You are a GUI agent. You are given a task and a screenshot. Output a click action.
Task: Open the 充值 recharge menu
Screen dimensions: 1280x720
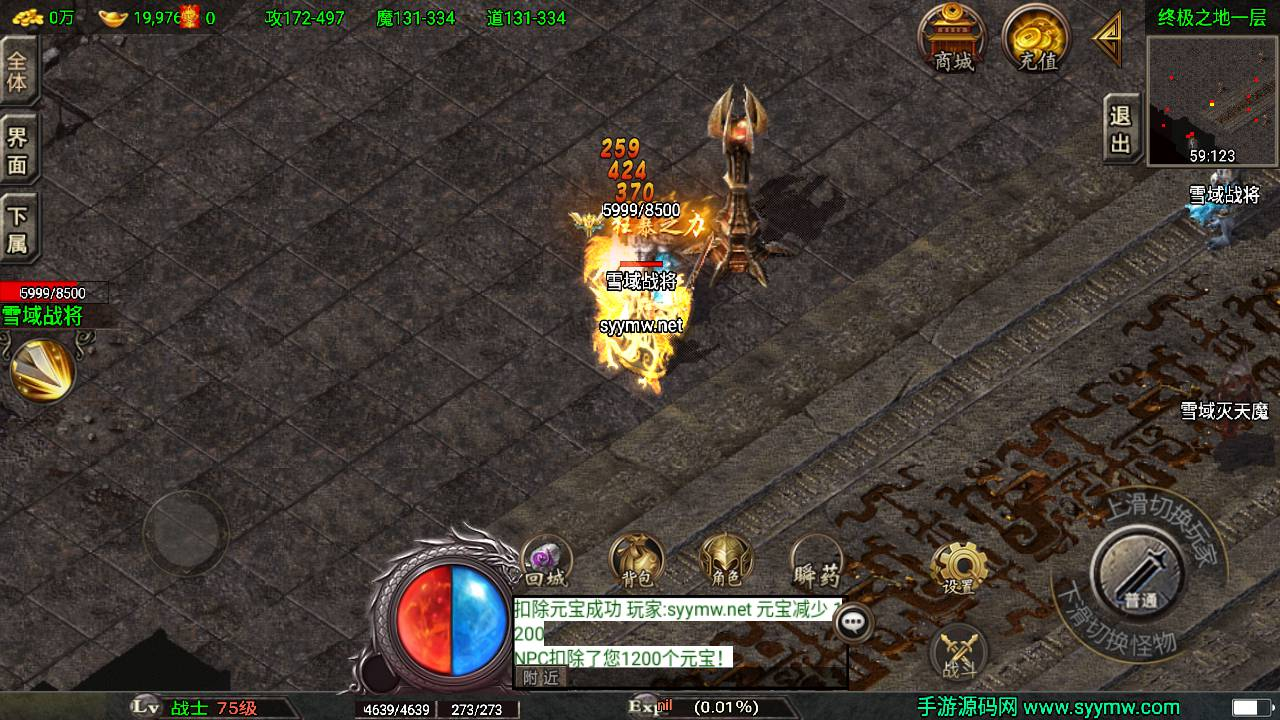pos(1037,39)
